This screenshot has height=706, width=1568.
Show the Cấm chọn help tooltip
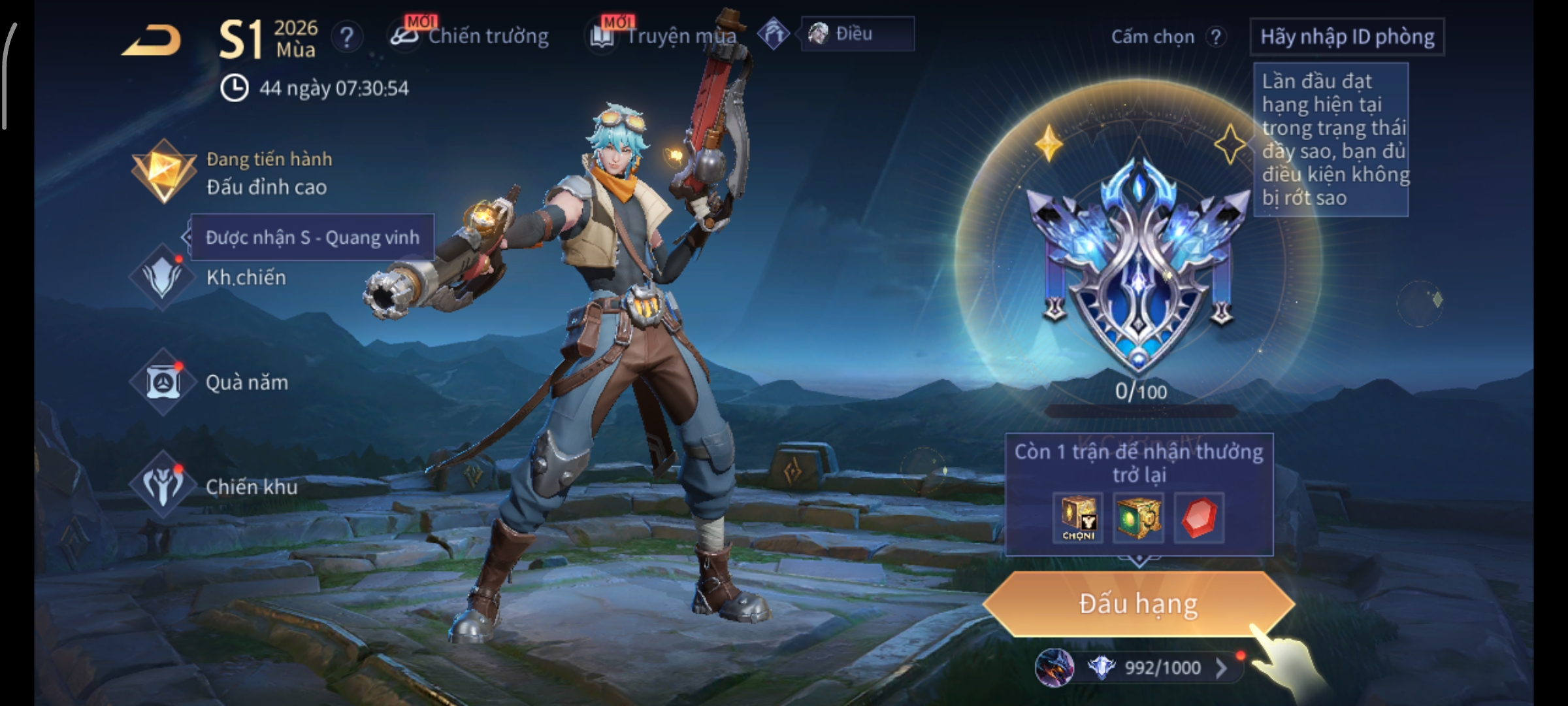pos(1215,37)
